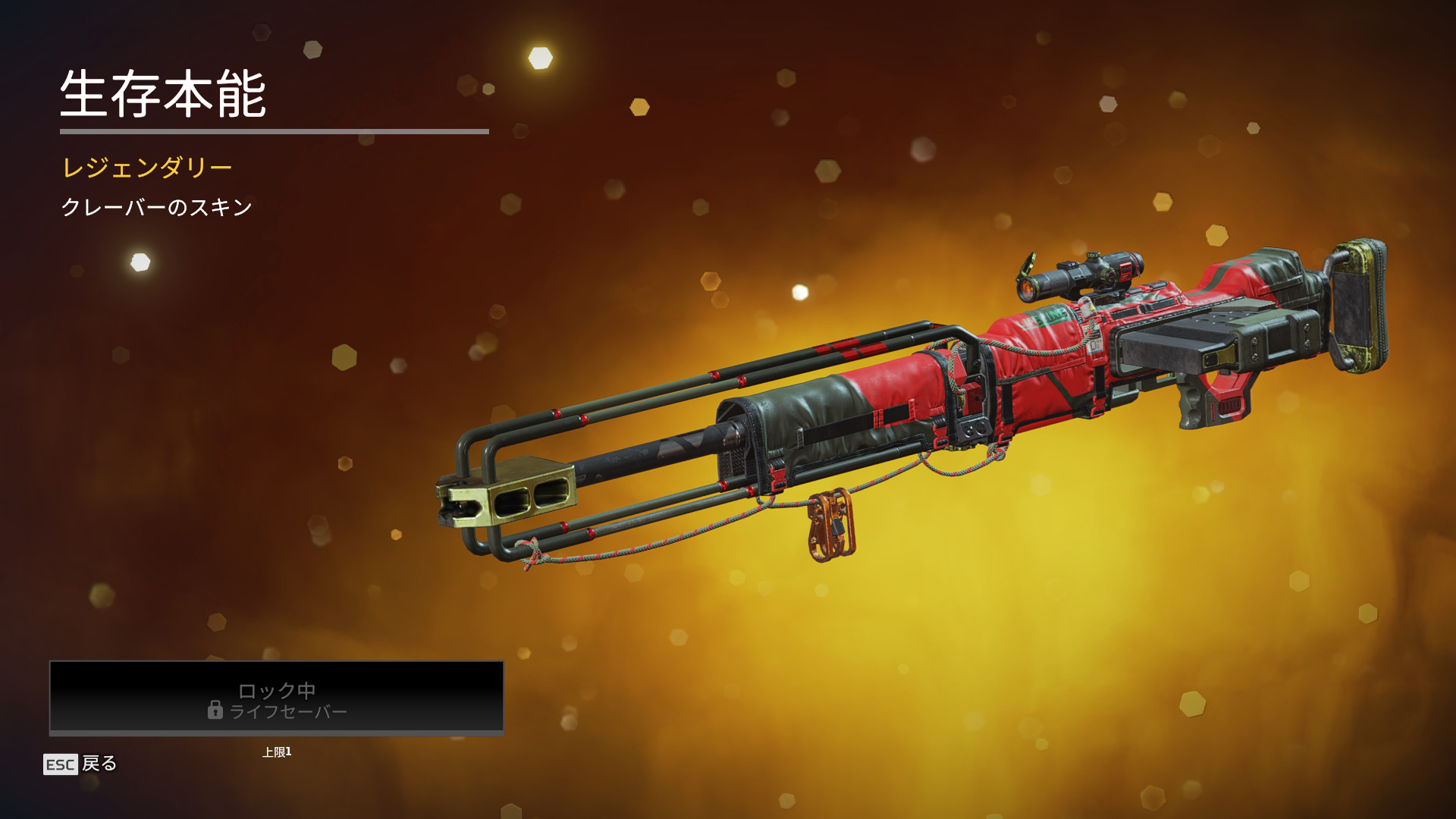Click the locked ライフセーバー button

[277, 698]
